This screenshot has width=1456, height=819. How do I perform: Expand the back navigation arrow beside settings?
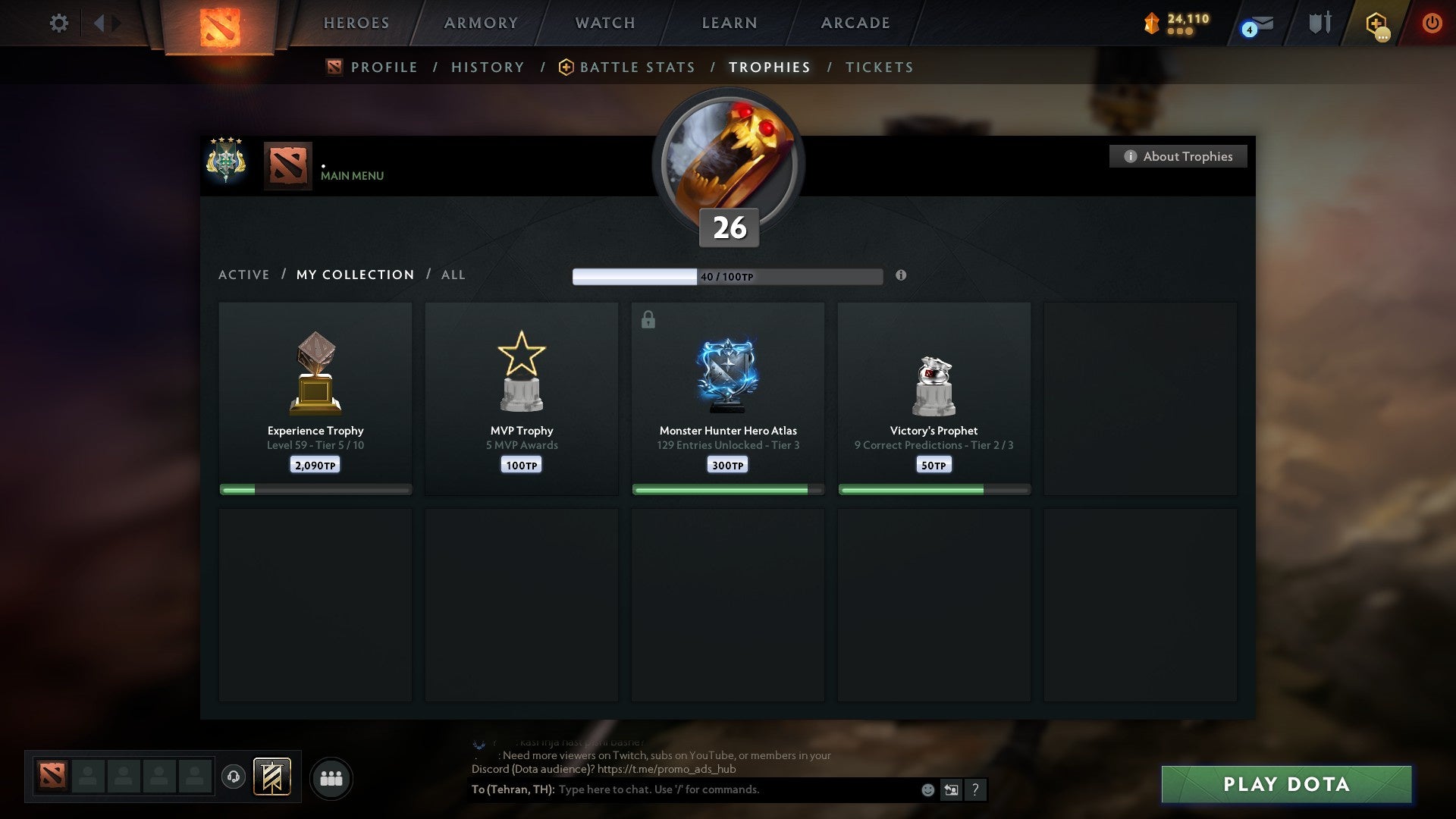[99, 23]
